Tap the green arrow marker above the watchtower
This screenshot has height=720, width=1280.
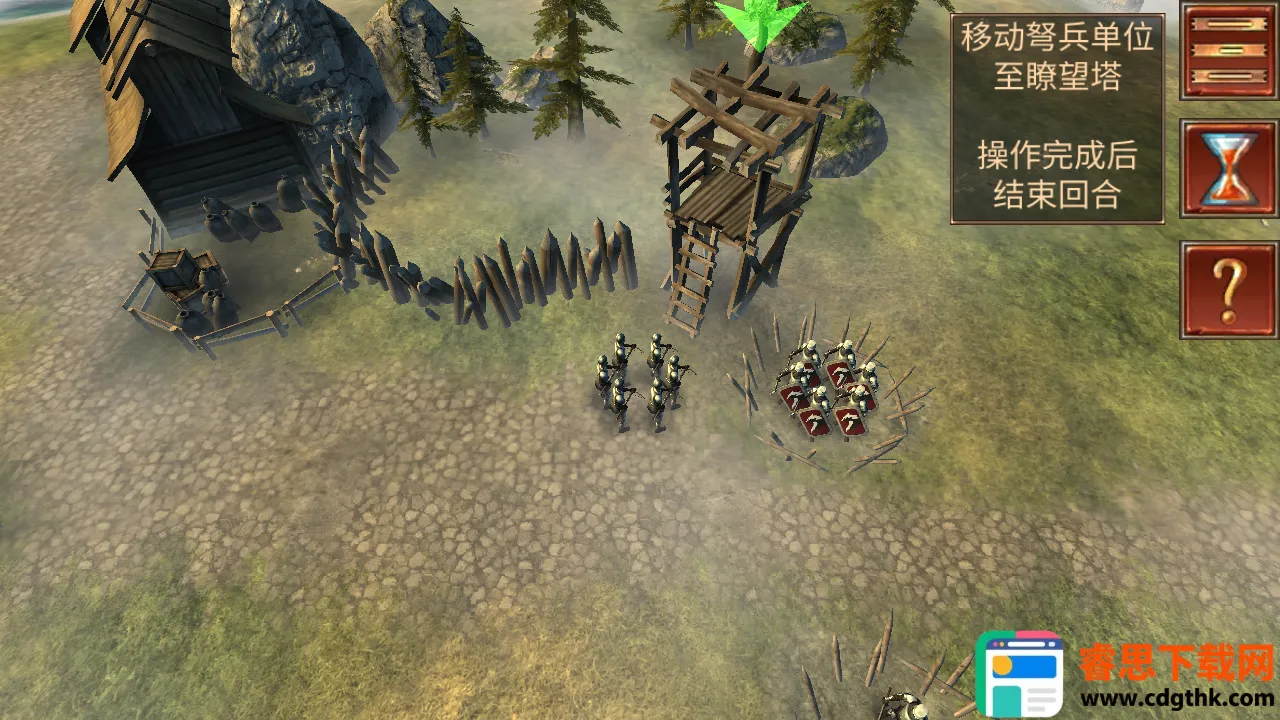click(x=760, y=22)
